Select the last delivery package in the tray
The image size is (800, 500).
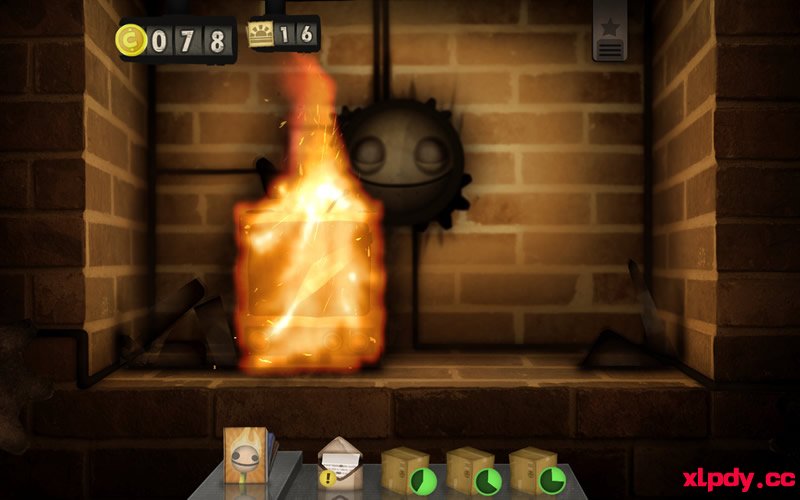click(x=534, y=468)
